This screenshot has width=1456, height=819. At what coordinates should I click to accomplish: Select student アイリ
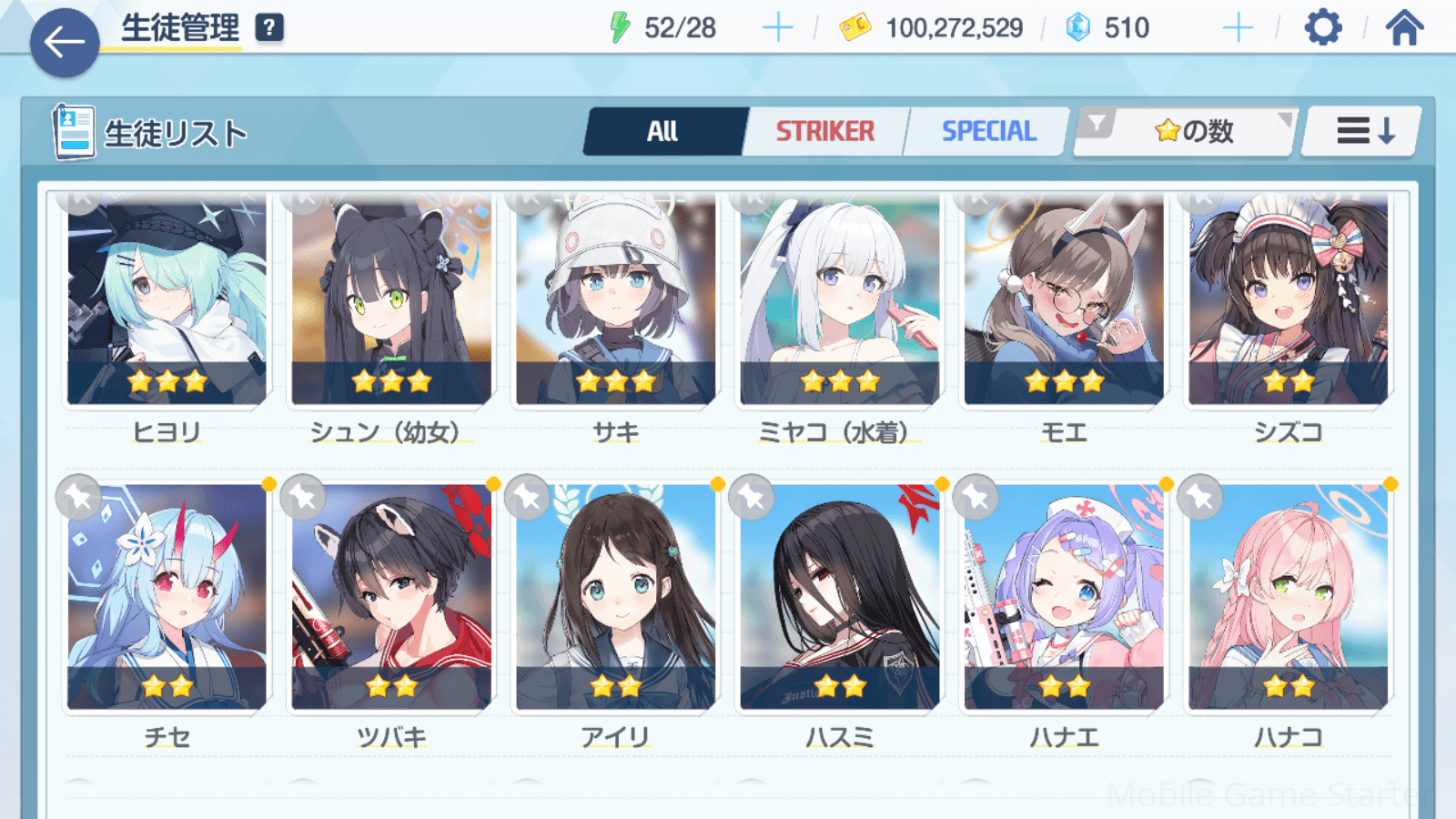click(616, 597)
